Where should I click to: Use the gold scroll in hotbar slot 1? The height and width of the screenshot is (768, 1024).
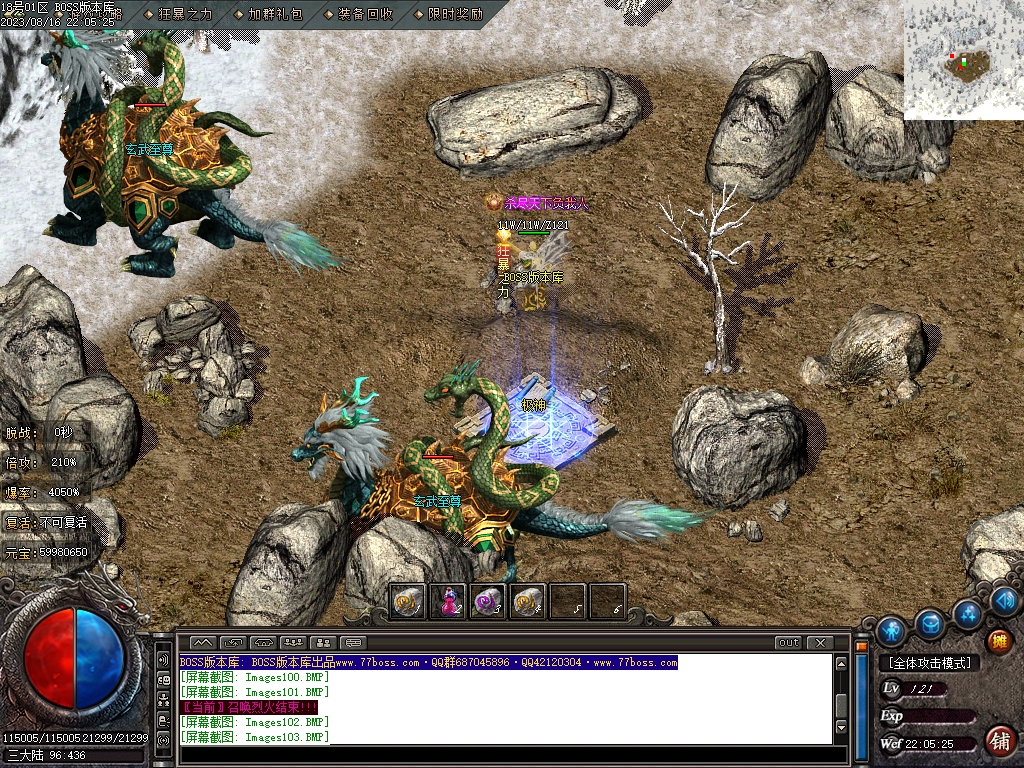408,601
